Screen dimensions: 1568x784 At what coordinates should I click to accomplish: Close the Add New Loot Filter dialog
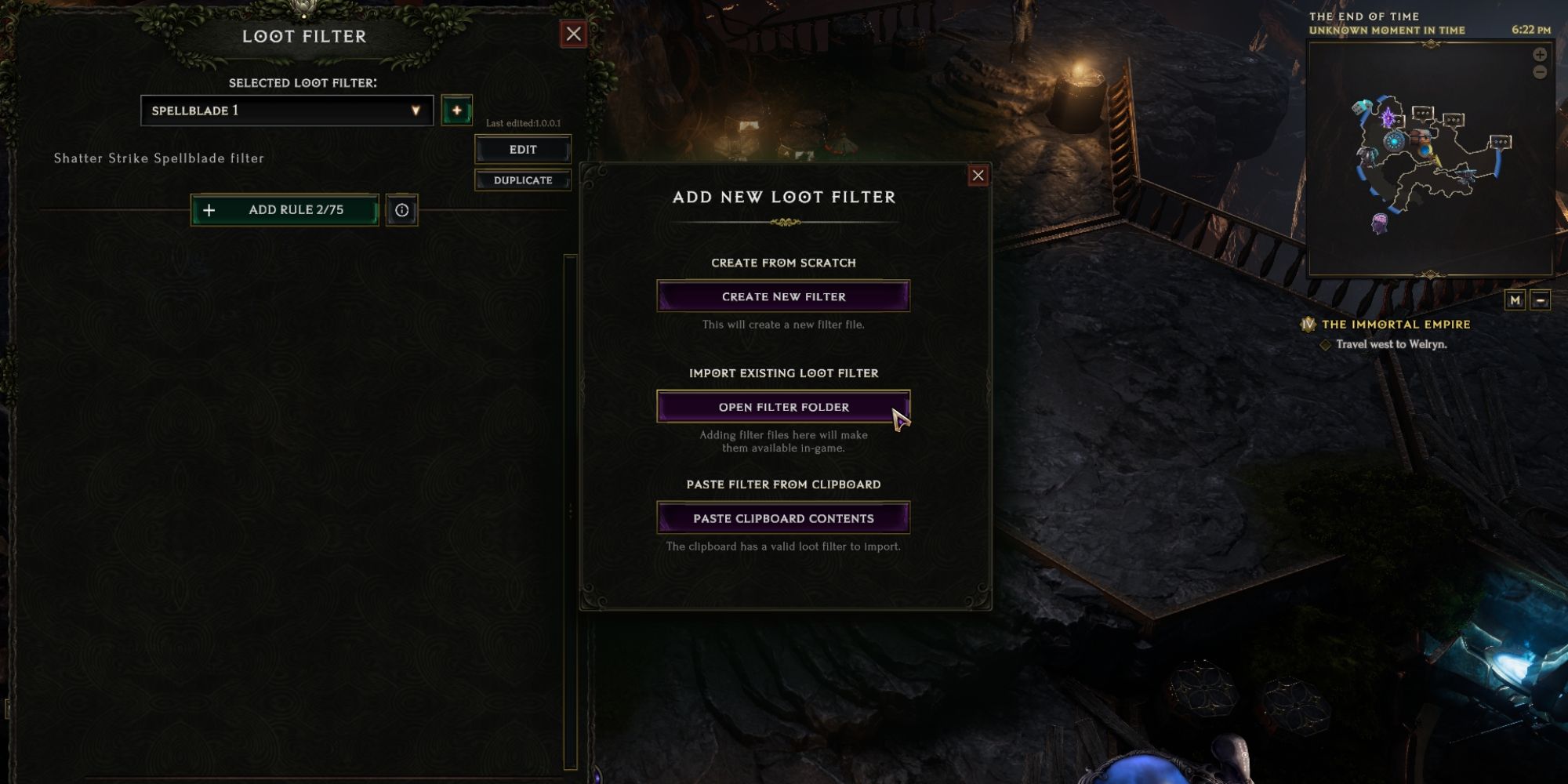(x=978, y=176)
